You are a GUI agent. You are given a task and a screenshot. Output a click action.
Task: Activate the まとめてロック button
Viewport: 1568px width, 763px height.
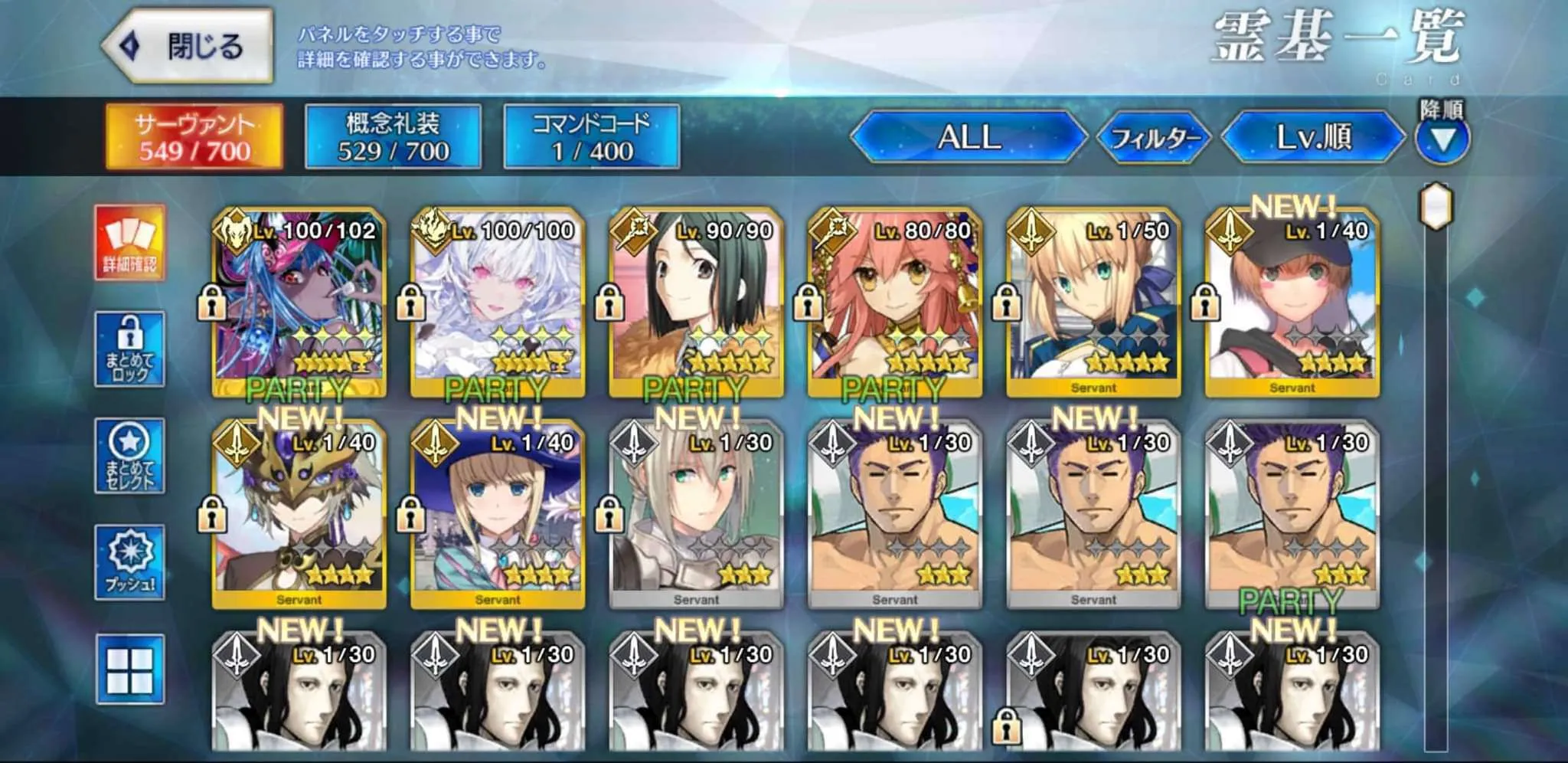pos(129,349)
